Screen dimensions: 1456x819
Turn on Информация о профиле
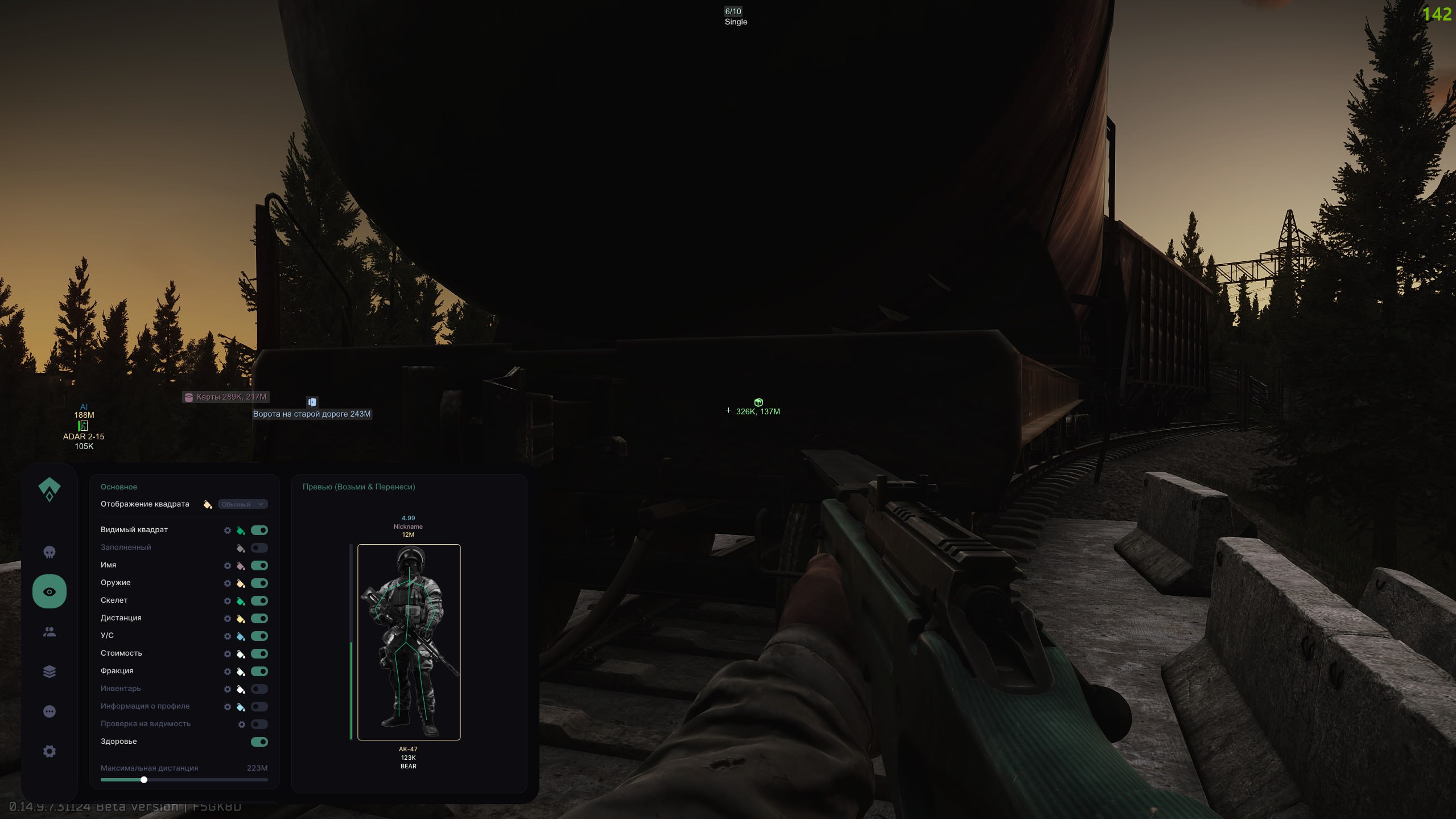click(259, 707)
